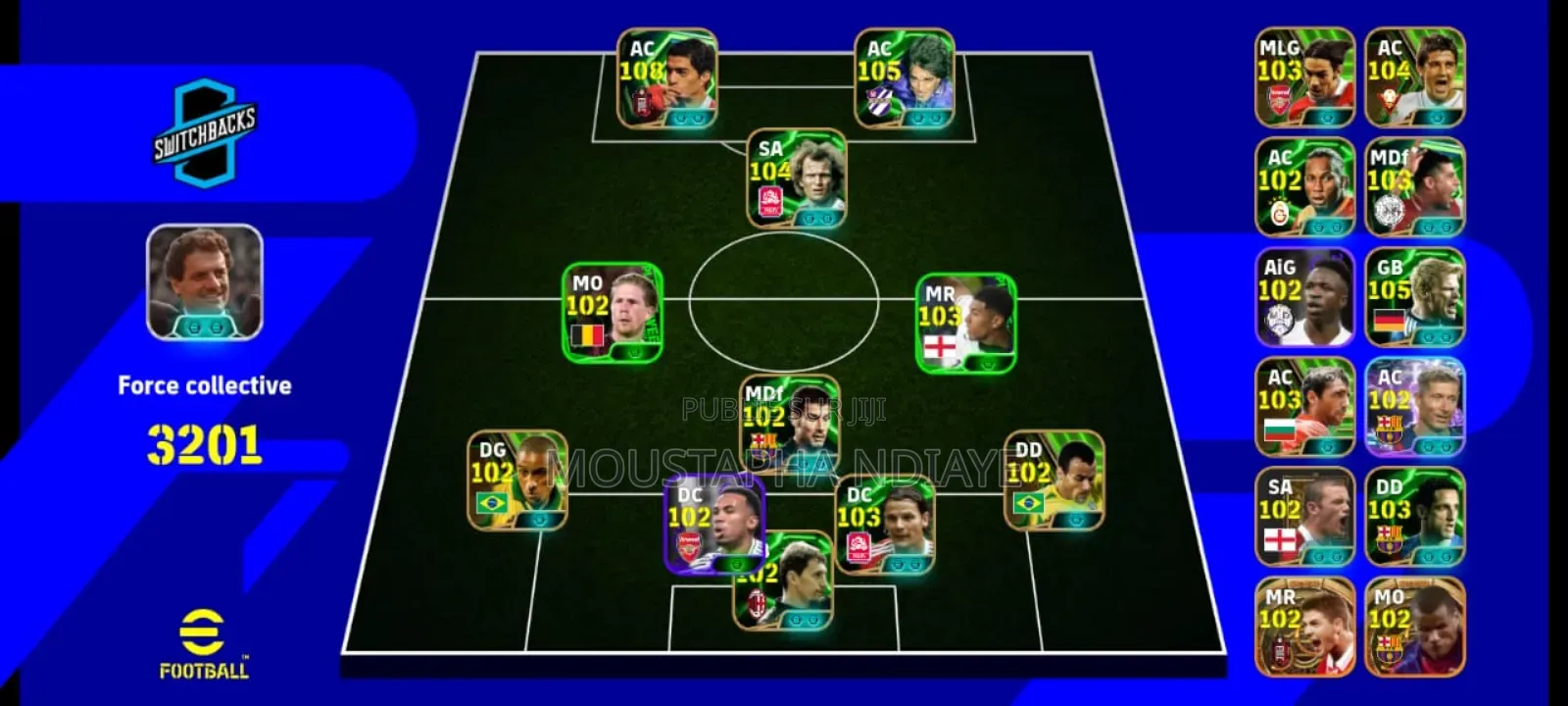1568x706 pixels.
Task: Click the eFootball logo
Action: point(206,642)
